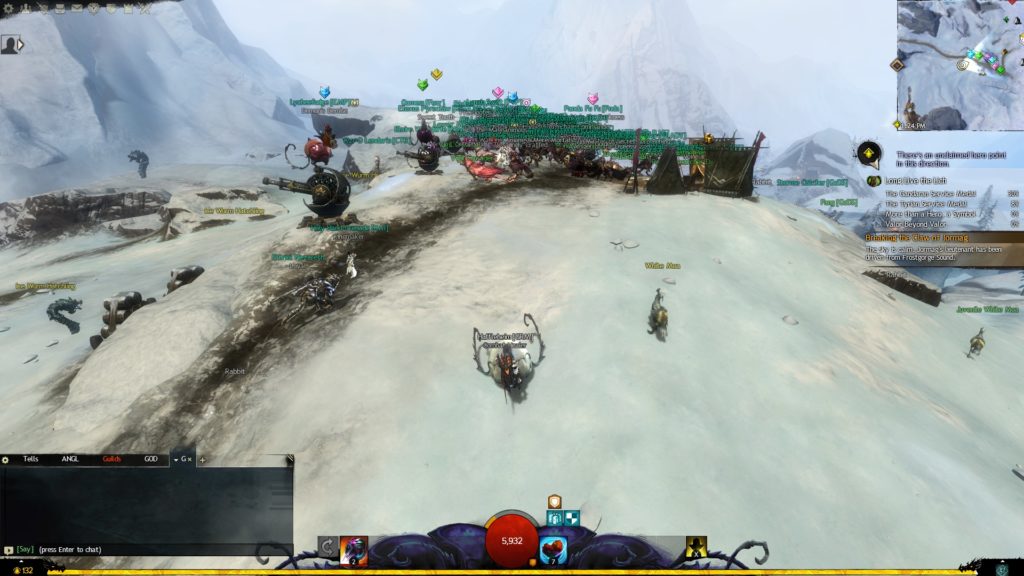This screenshot has width=1024, height=576.
Task: Open the party portrait panel
Action: click(x=9, y=44)
